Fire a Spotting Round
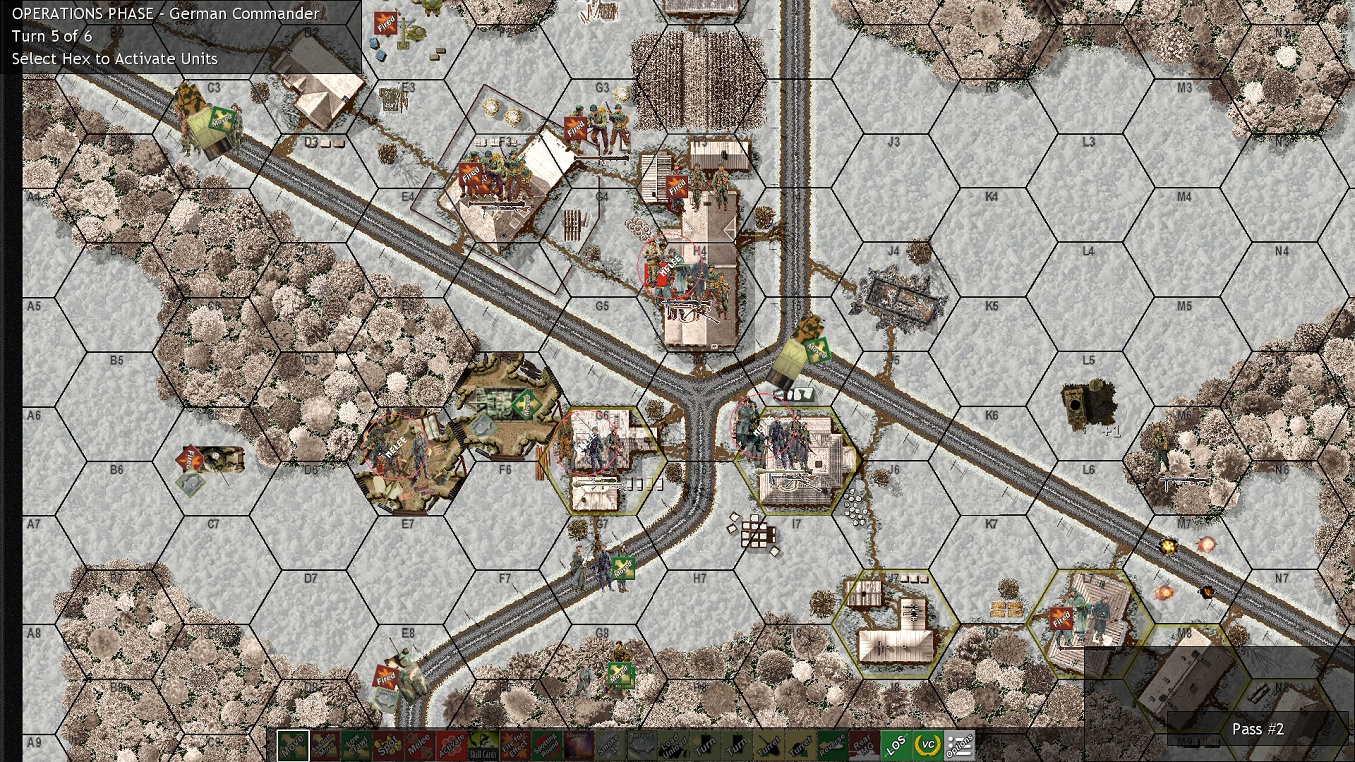 coord(545,743)
